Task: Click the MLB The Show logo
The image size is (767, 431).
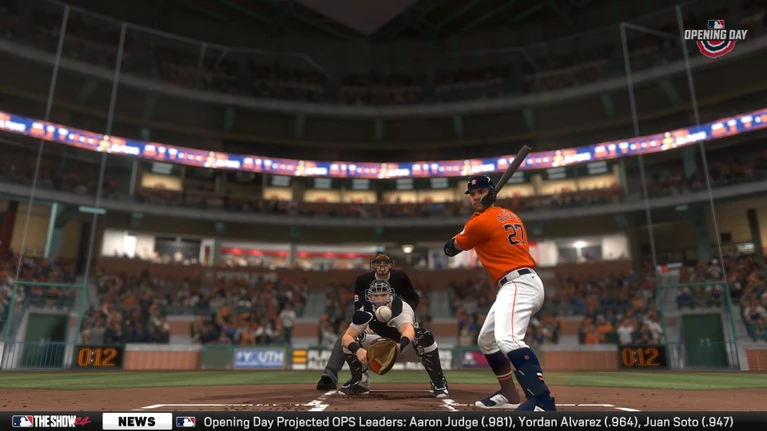Action: pos(52,422)
